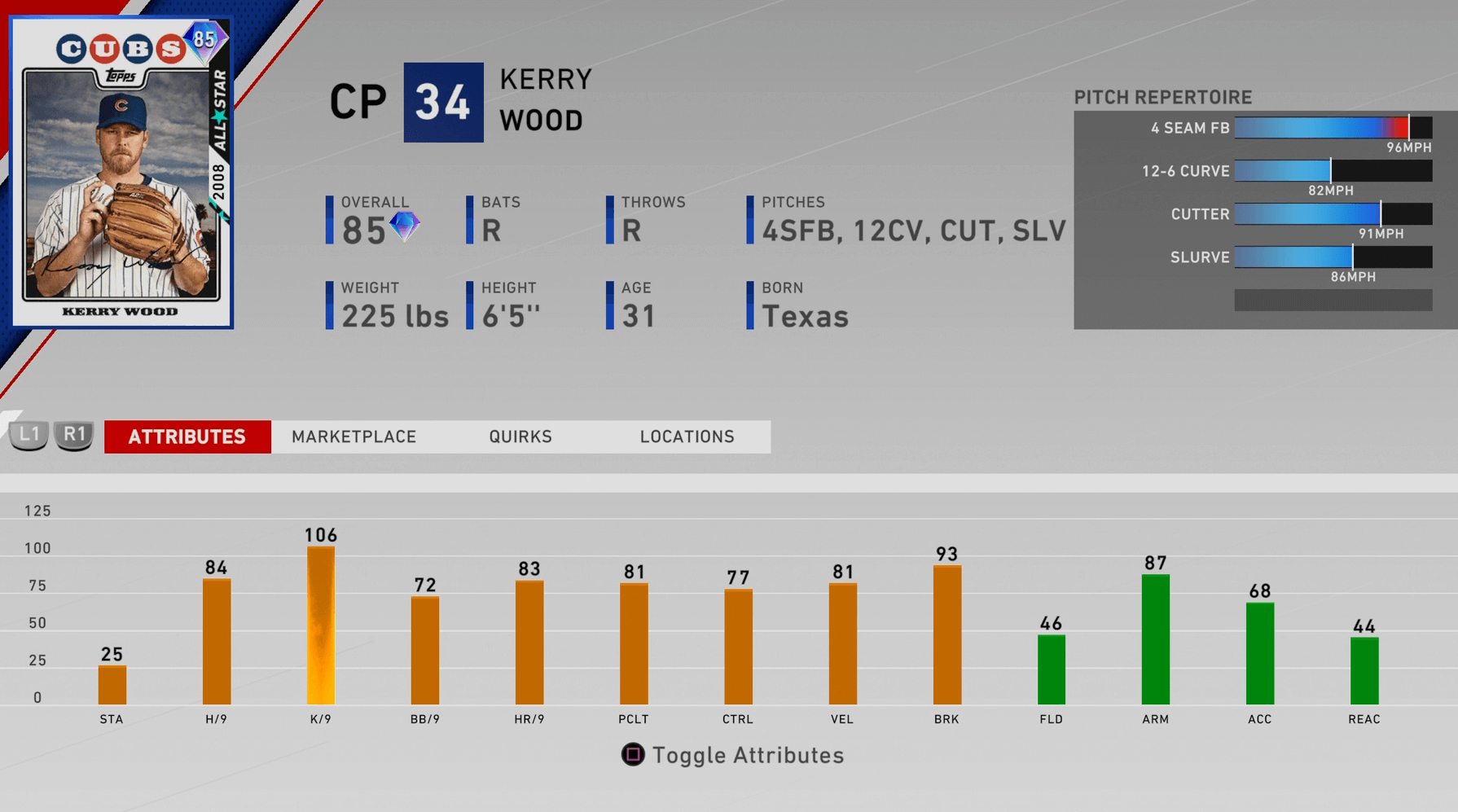The image size is (1458, 812).
Task: Toggle the STA stamina attribute column
Action: tap(112, 683)
